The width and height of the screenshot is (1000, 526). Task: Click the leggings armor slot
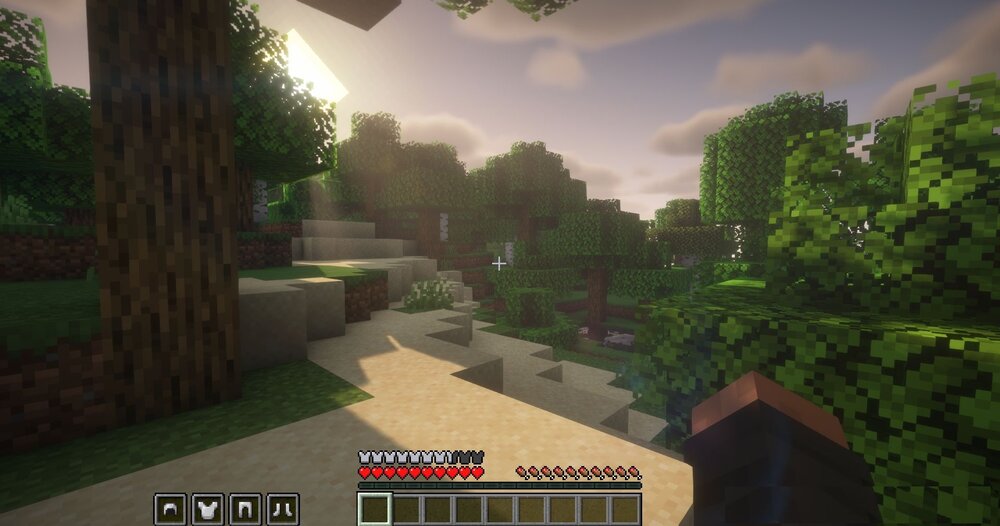click(x=245, y=510)
